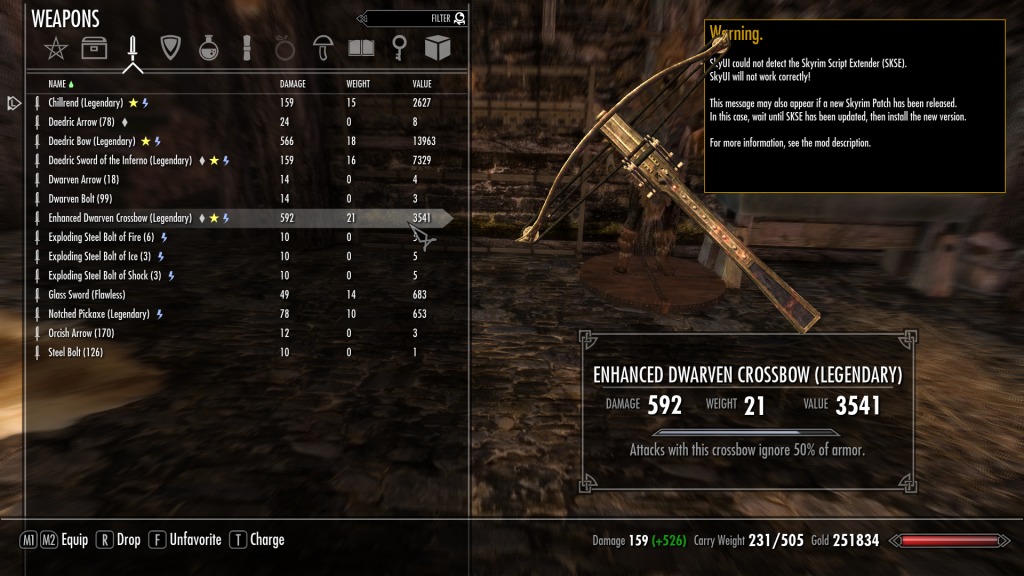The width and height of the screenshot is (1024, 576).
Task: Sort by the WEIGHT column header
Action: [360, 84]
